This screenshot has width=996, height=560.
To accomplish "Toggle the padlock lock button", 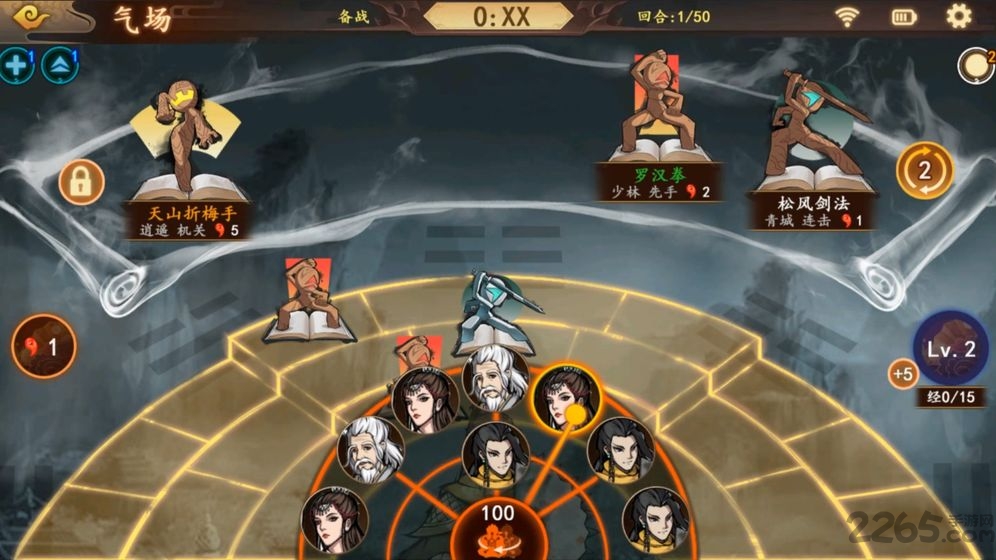I will coord(81,182).
